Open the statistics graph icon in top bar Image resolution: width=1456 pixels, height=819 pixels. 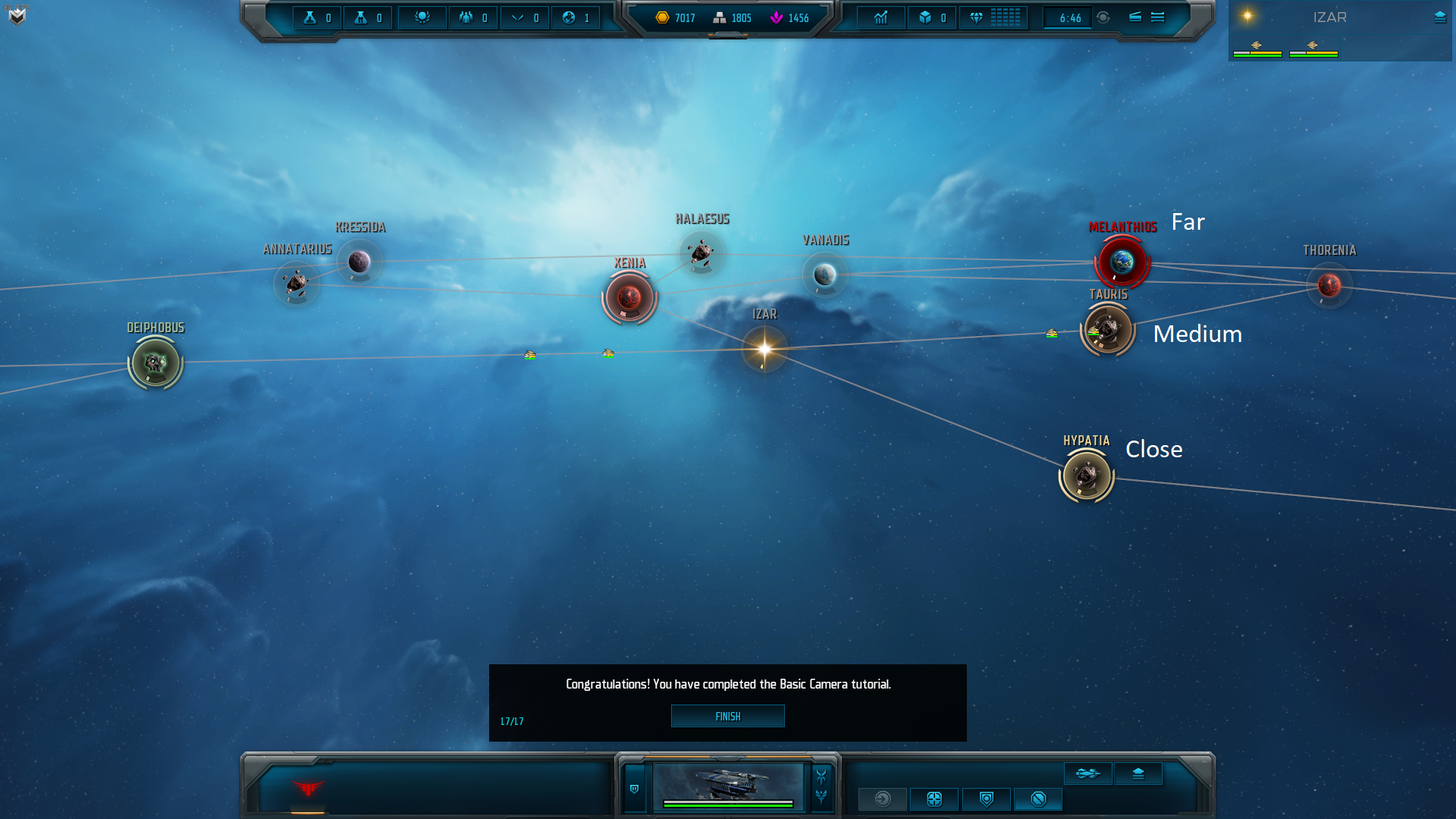point(880,17)
